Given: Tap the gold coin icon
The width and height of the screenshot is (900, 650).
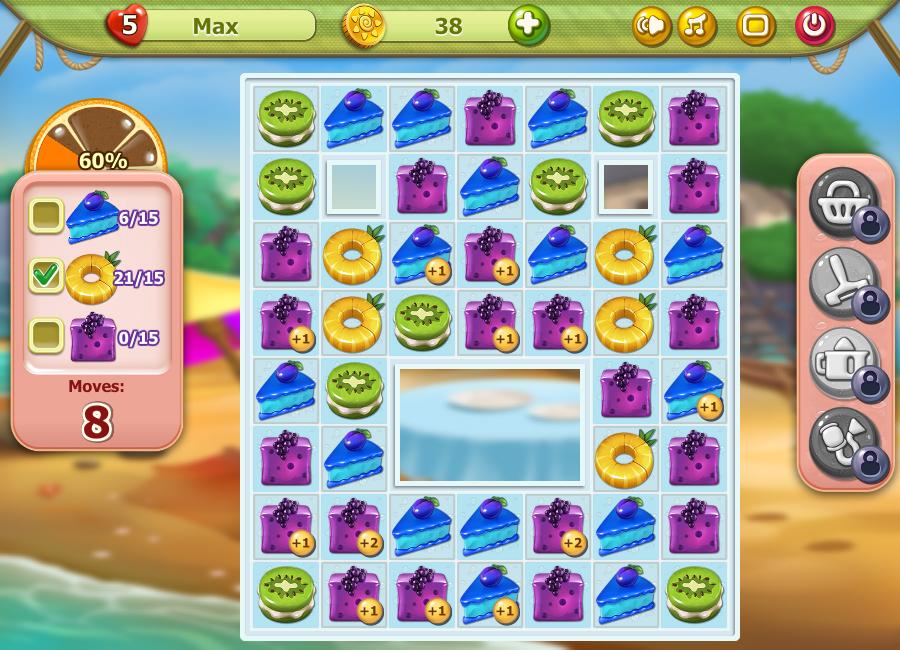Looking at the screenshot, I should coord(364,25).
